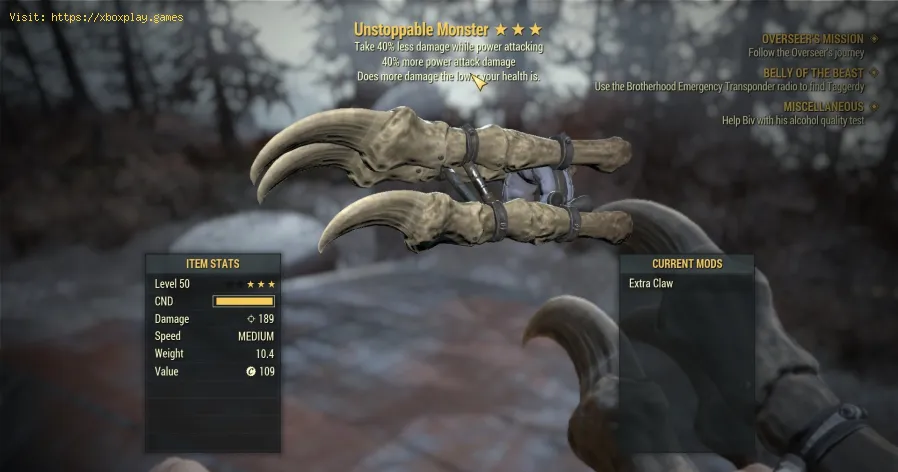Select the Belly of the Beast quest
Screen dimensions: 898x472
(x=811, y=72)
